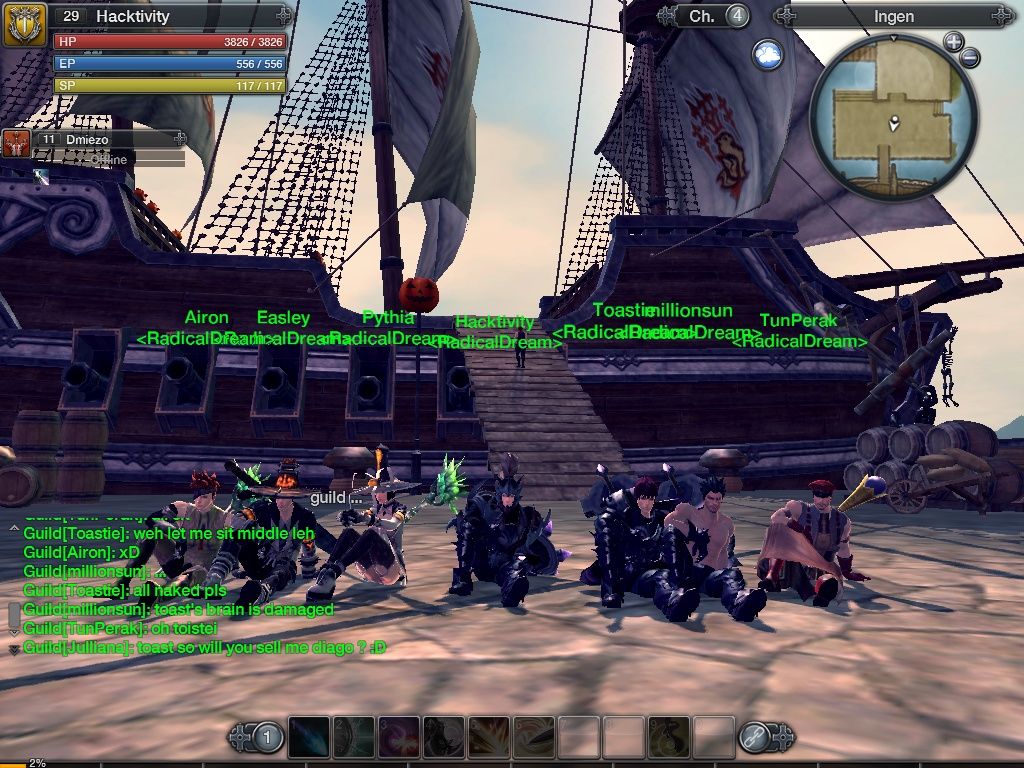The image size is (1024, 768).
Task: Switch the hotbar page number 1
Action: coord(267,738)
